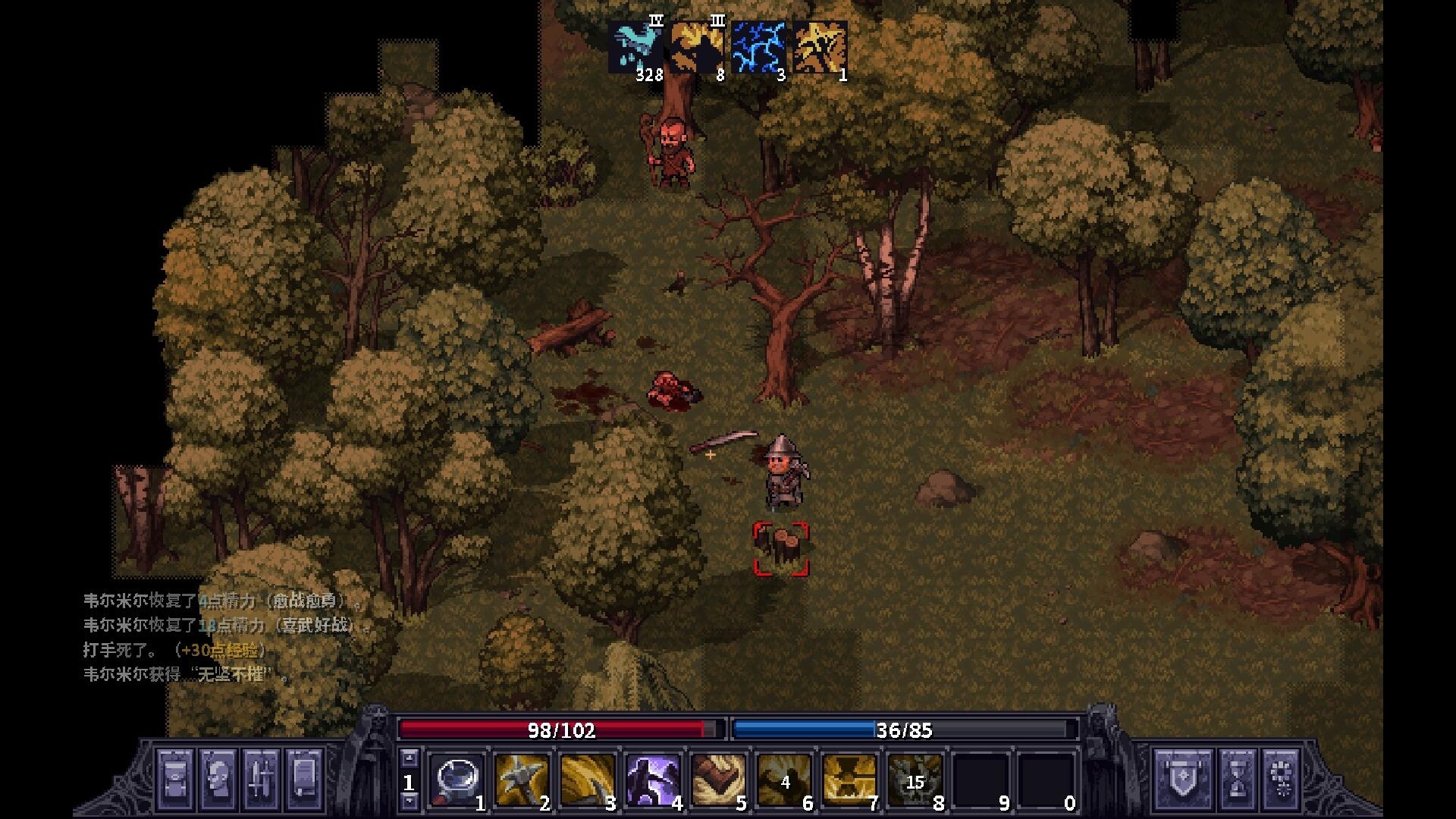The height and width of the screenshot is (819, 1456).
Task: Select the cooldown skill in slot 6
Action: 784,779
